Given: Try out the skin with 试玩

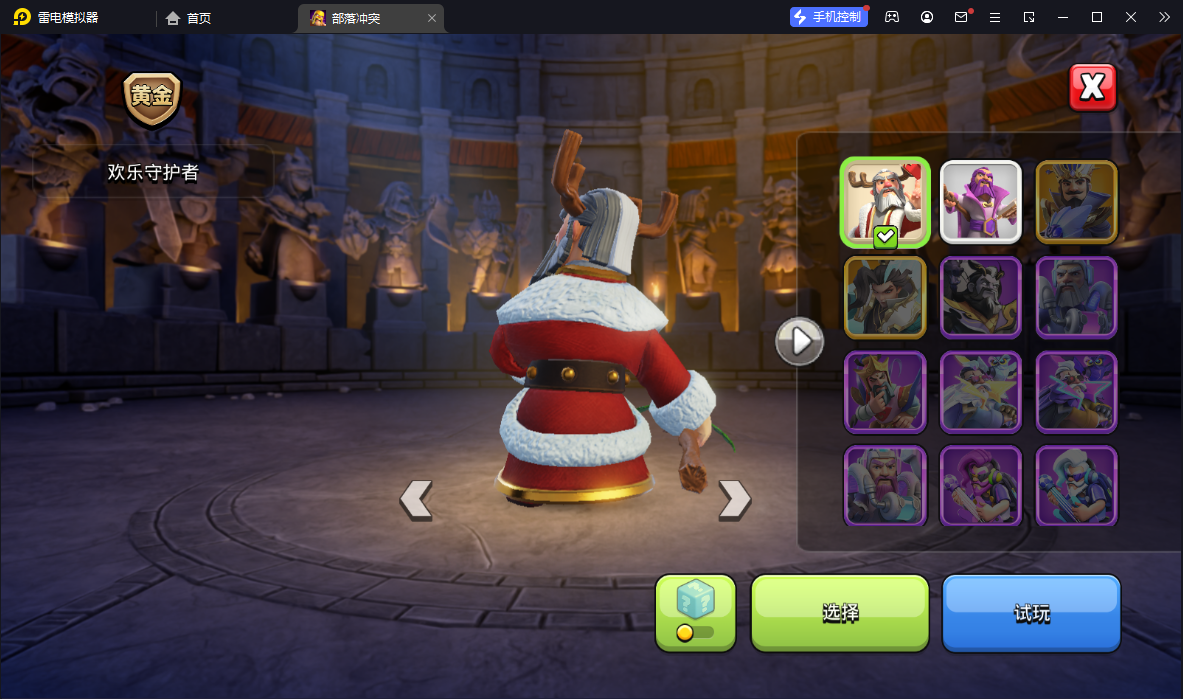Looking at the screenshot, I should tap(1031, 612).
